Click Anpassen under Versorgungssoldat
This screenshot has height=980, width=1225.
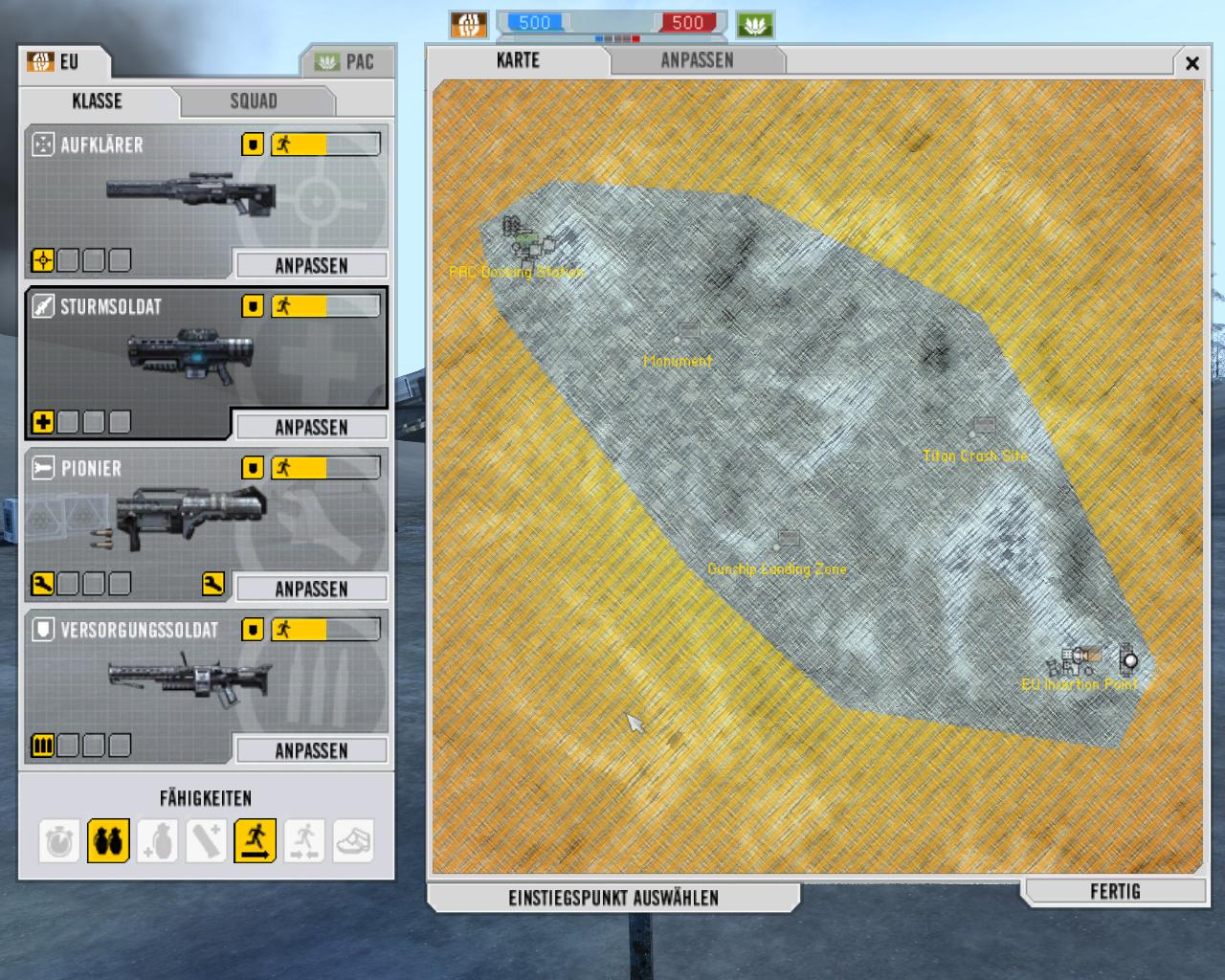point(311,750)
